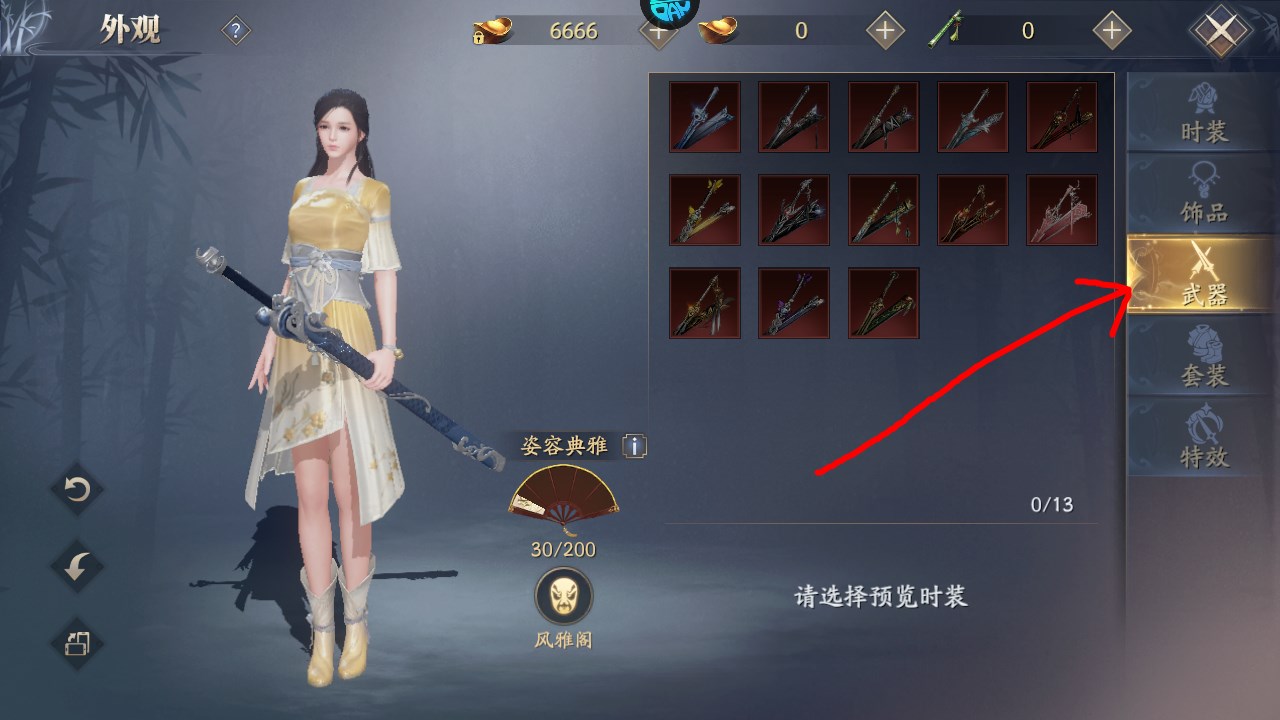Open the 姿容典雅 info tooltip
The width and height of the screenshot is (1280, 720).
point(633,447)
